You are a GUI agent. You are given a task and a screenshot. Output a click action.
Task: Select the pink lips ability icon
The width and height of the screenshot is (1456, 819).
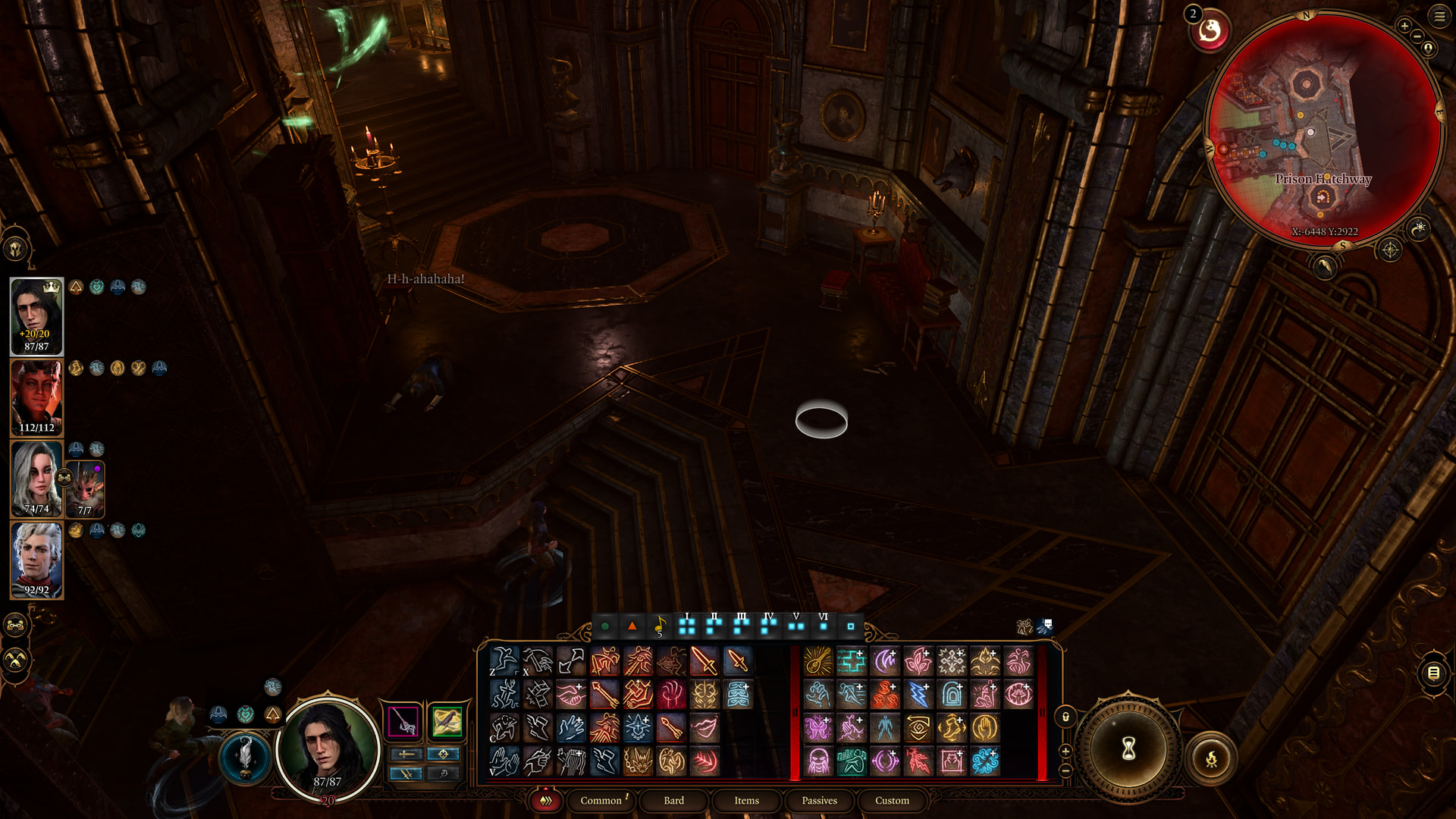click(704, 728)
